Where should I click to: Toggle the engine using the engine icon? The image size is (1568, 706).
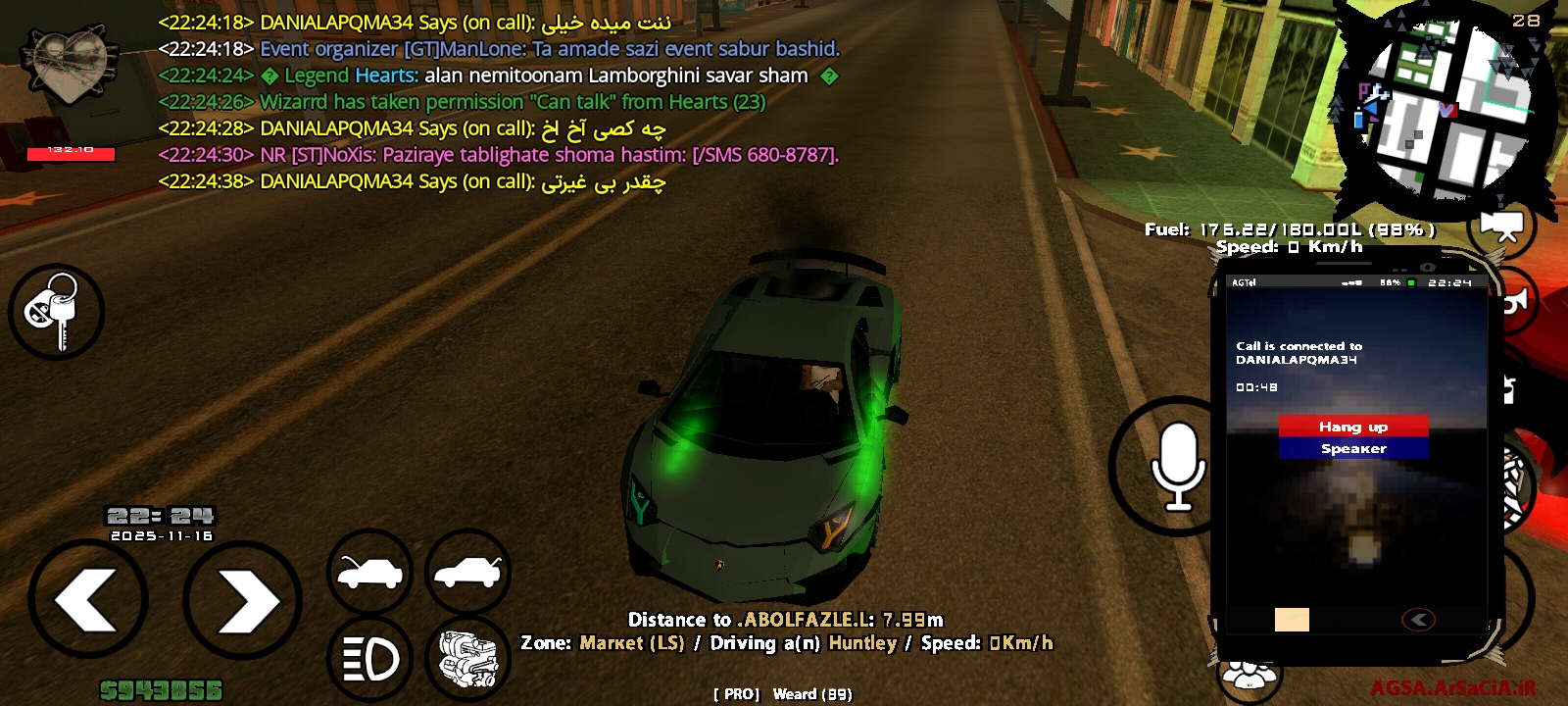coord(469,659)
